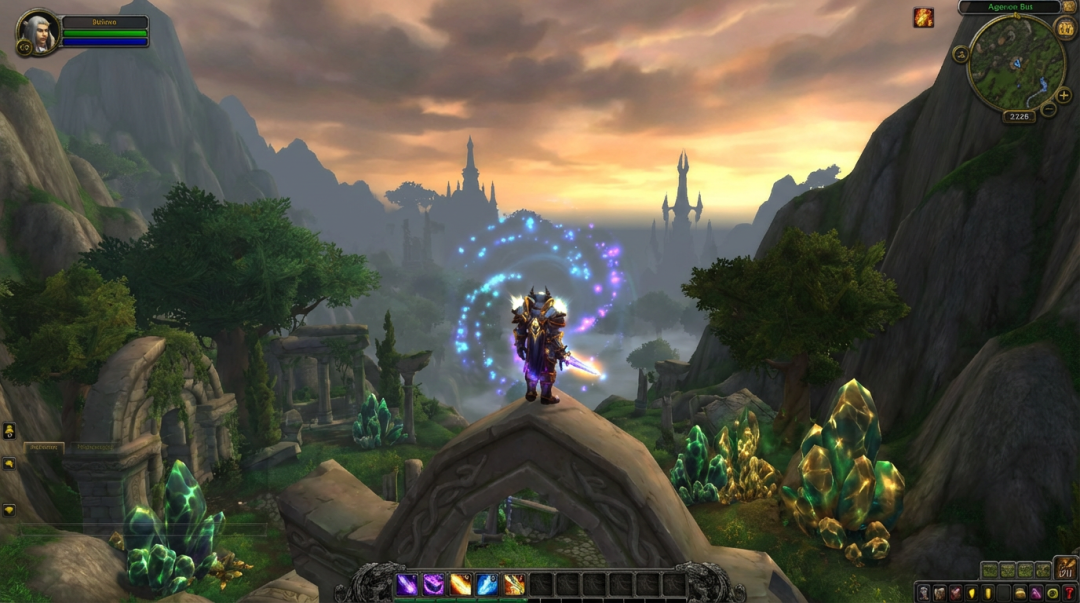Show achievements via the yellow shield button

(x=971, y=593)
